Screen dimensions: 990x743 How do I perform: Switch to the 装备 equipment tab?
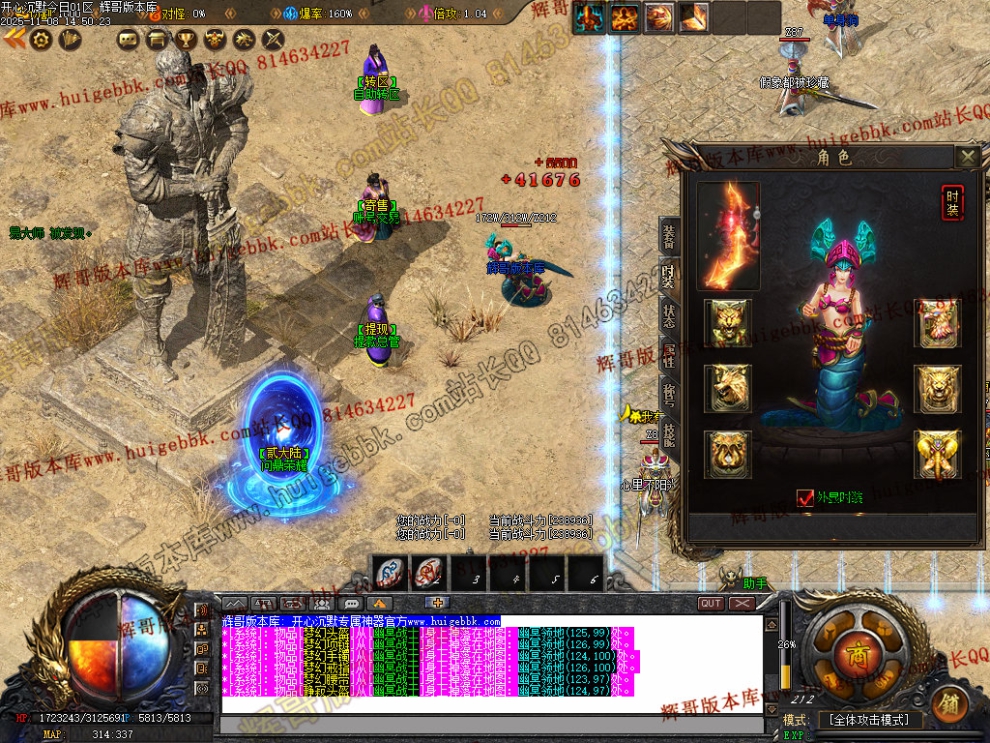(x=669, y=236)
